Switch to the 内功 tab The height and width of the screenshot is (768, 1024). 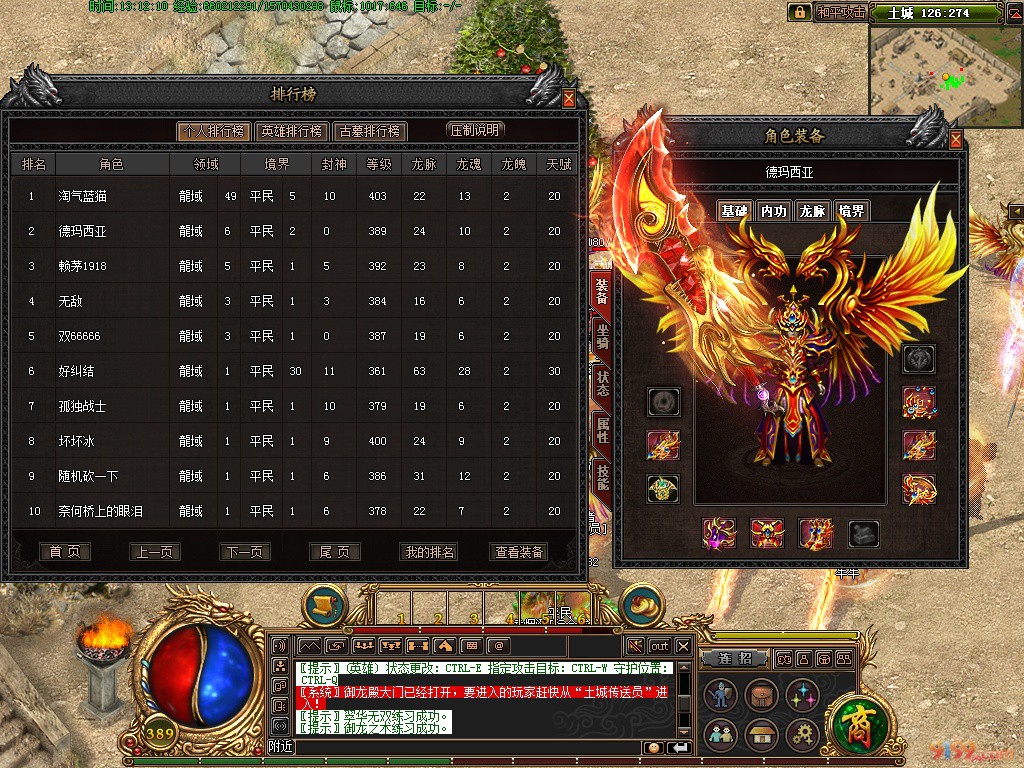pos(773,211)
